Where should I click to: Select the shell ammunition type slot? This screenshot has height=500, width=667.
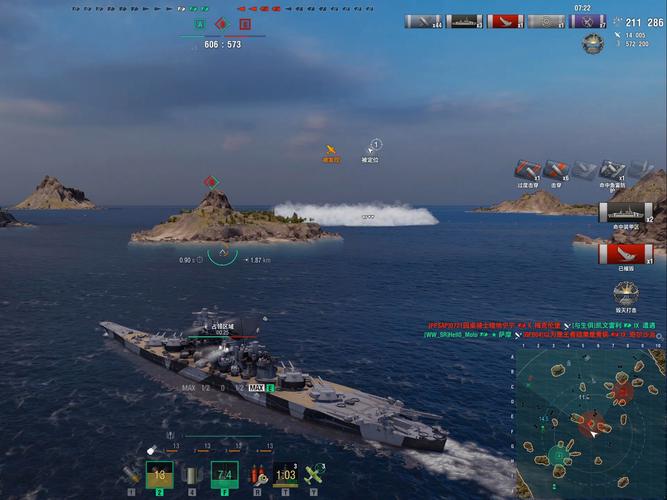131,475
